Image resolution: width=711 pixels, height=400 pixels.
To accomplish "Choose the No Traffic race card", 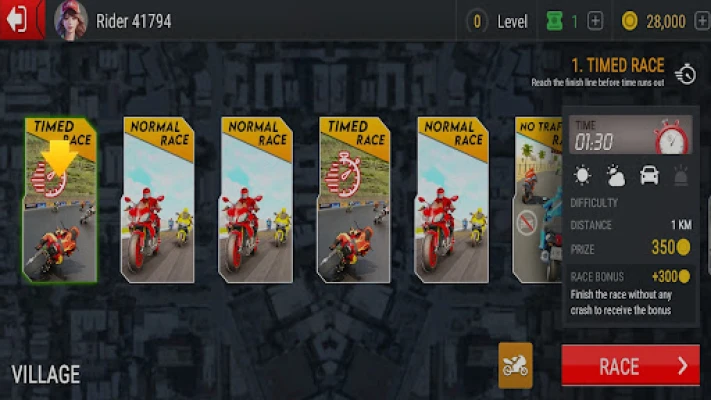I will (x=535, y=200).
